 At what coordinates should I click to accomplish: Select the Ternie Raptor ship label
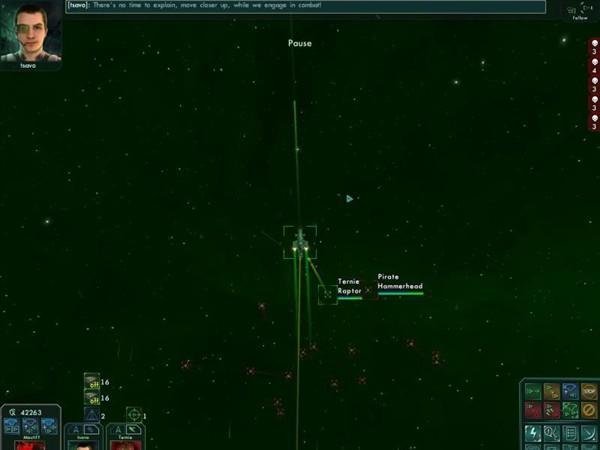349,286
